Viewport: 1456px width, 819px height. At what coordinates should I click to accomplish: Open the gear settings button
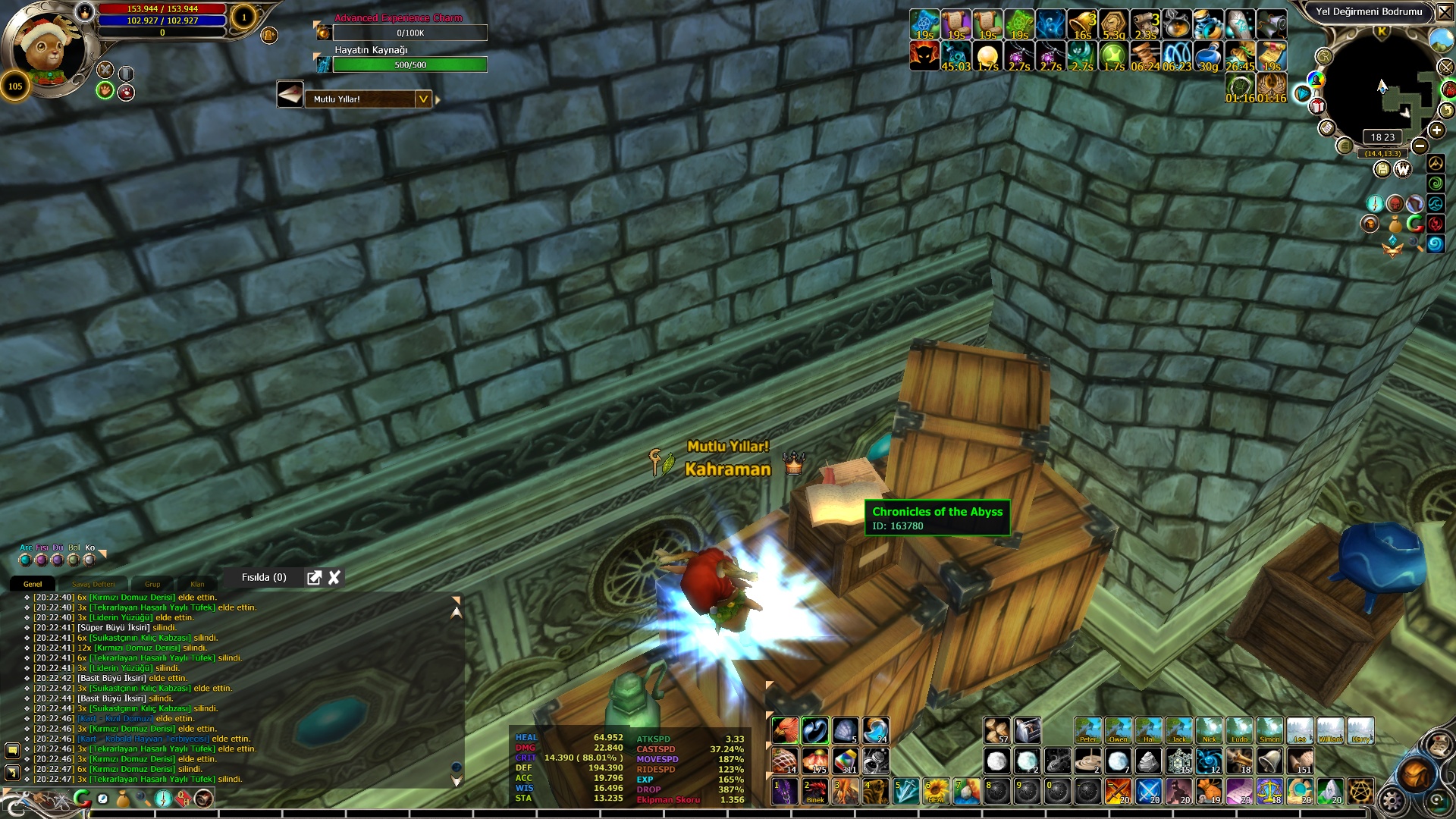(1392, 800)
